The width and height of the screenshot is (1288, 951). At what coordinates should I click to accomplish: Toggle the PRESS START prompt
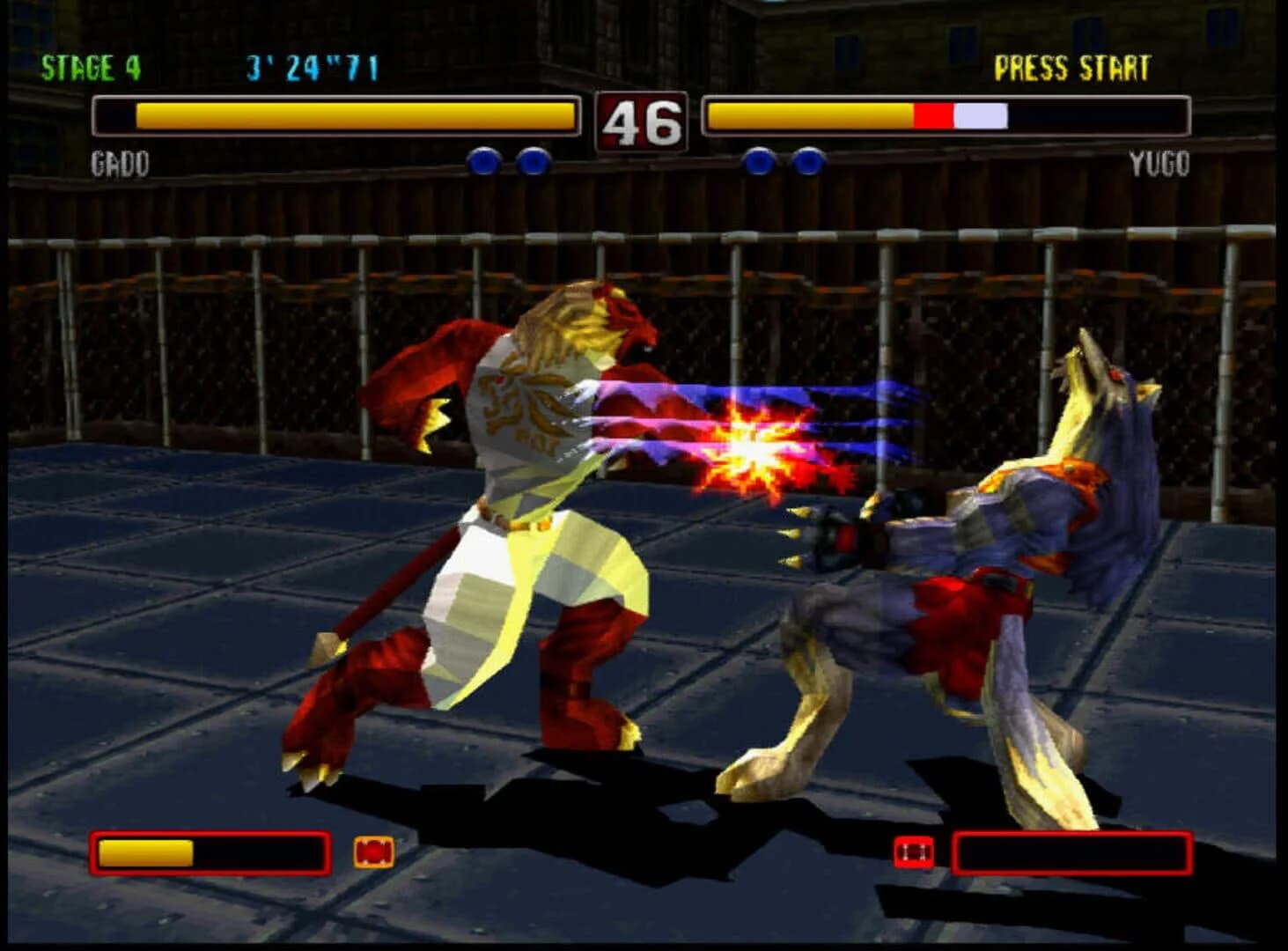pyautogui.click(x=1073, y=64)
